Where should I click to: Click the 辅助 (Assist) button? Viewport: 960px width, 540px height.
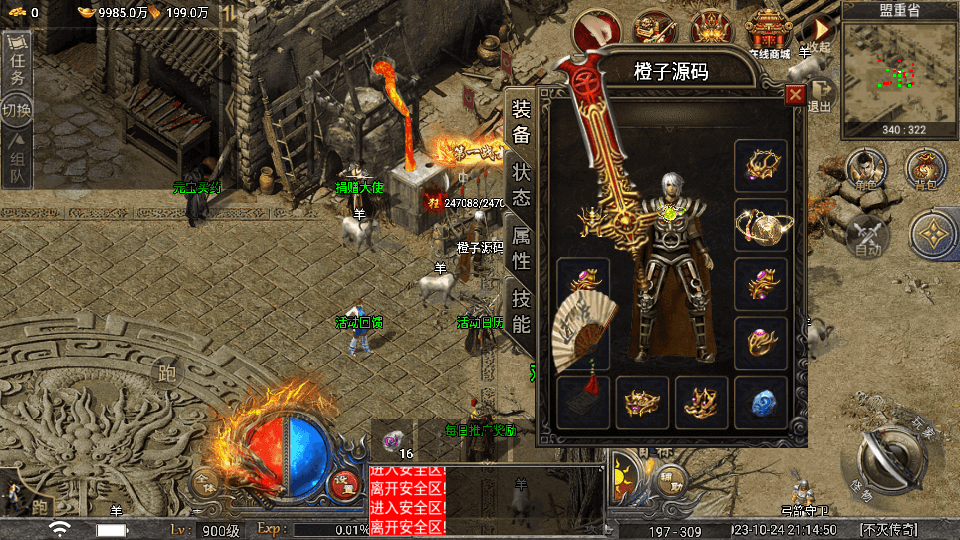671,481
